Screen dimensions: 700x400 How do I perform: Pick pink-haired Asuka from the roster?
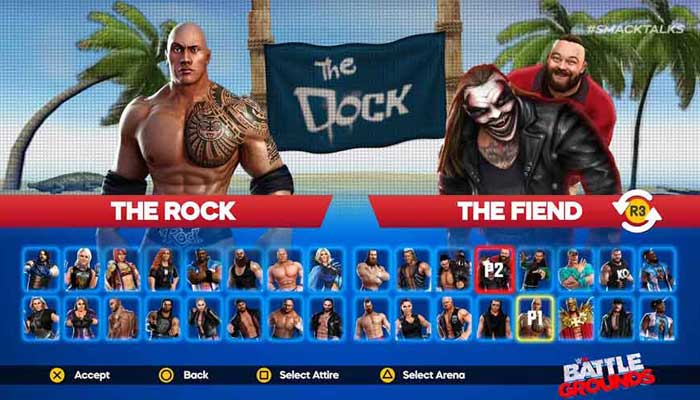point(122,269)
